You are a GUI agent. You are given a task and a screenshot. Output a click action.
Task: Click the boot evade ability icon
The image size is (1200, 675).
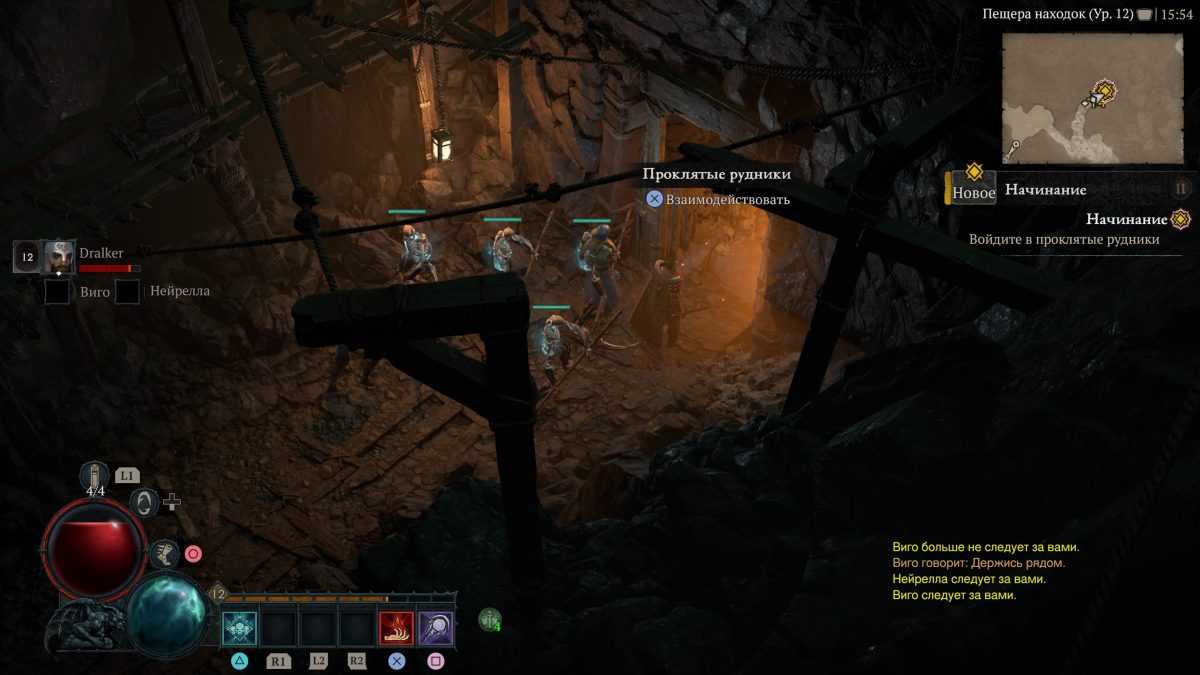click(x=164, y=553)
